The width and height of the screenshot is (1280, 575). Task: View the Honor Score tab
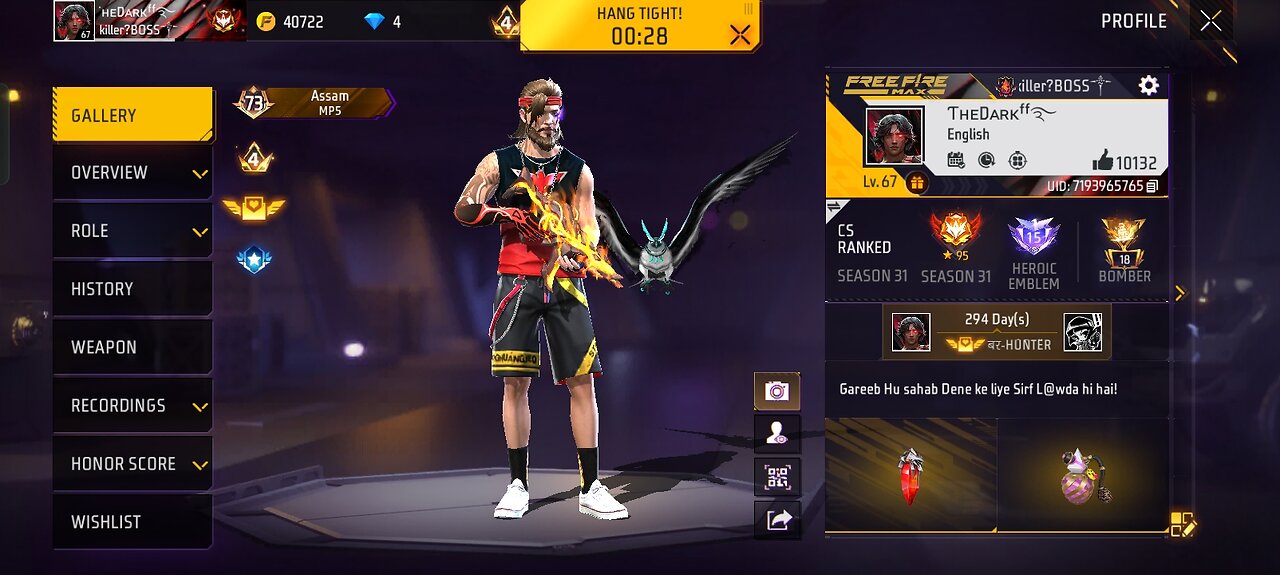click(x=132, y=464)
